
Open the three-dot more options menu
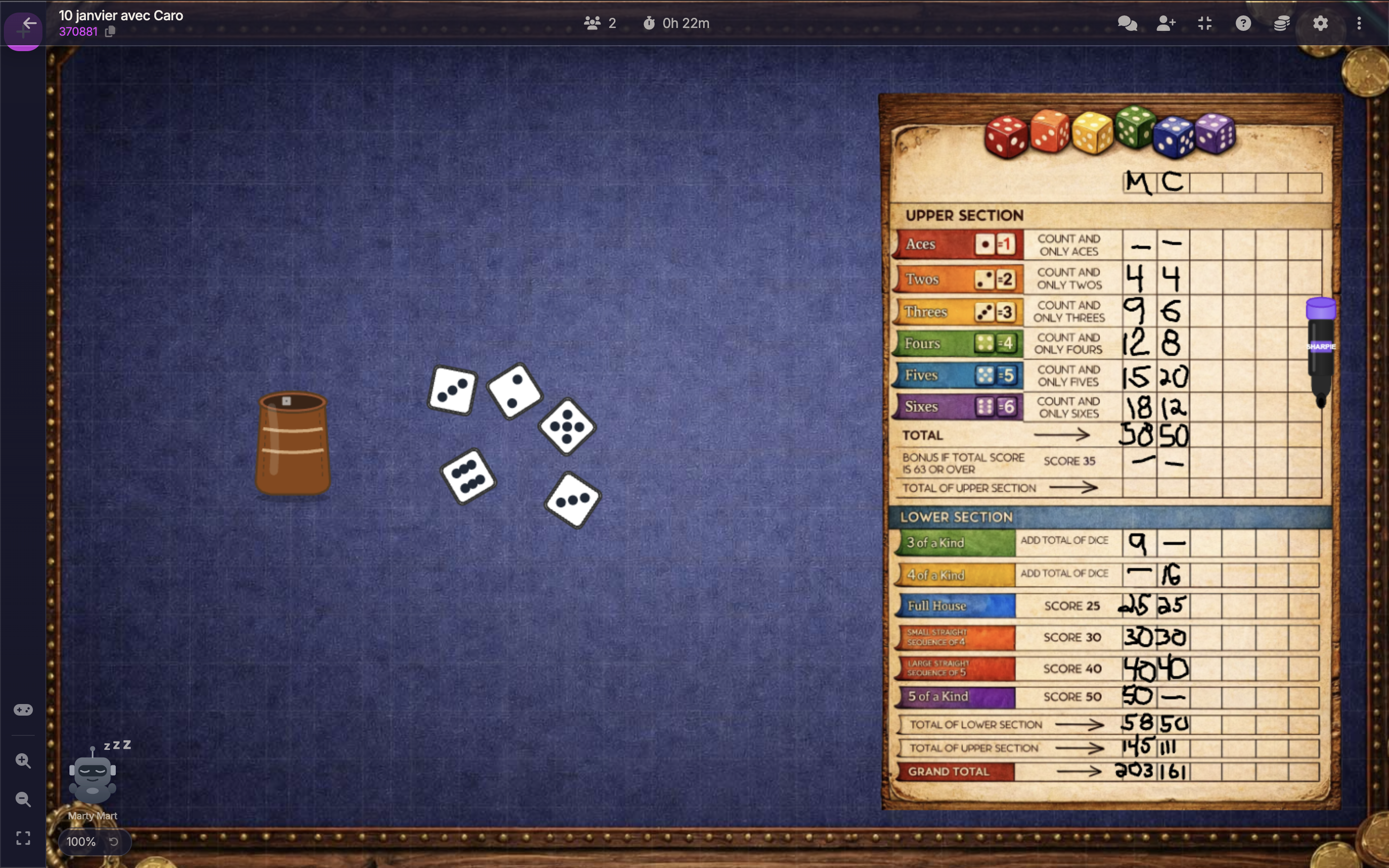click(1359, 24)
